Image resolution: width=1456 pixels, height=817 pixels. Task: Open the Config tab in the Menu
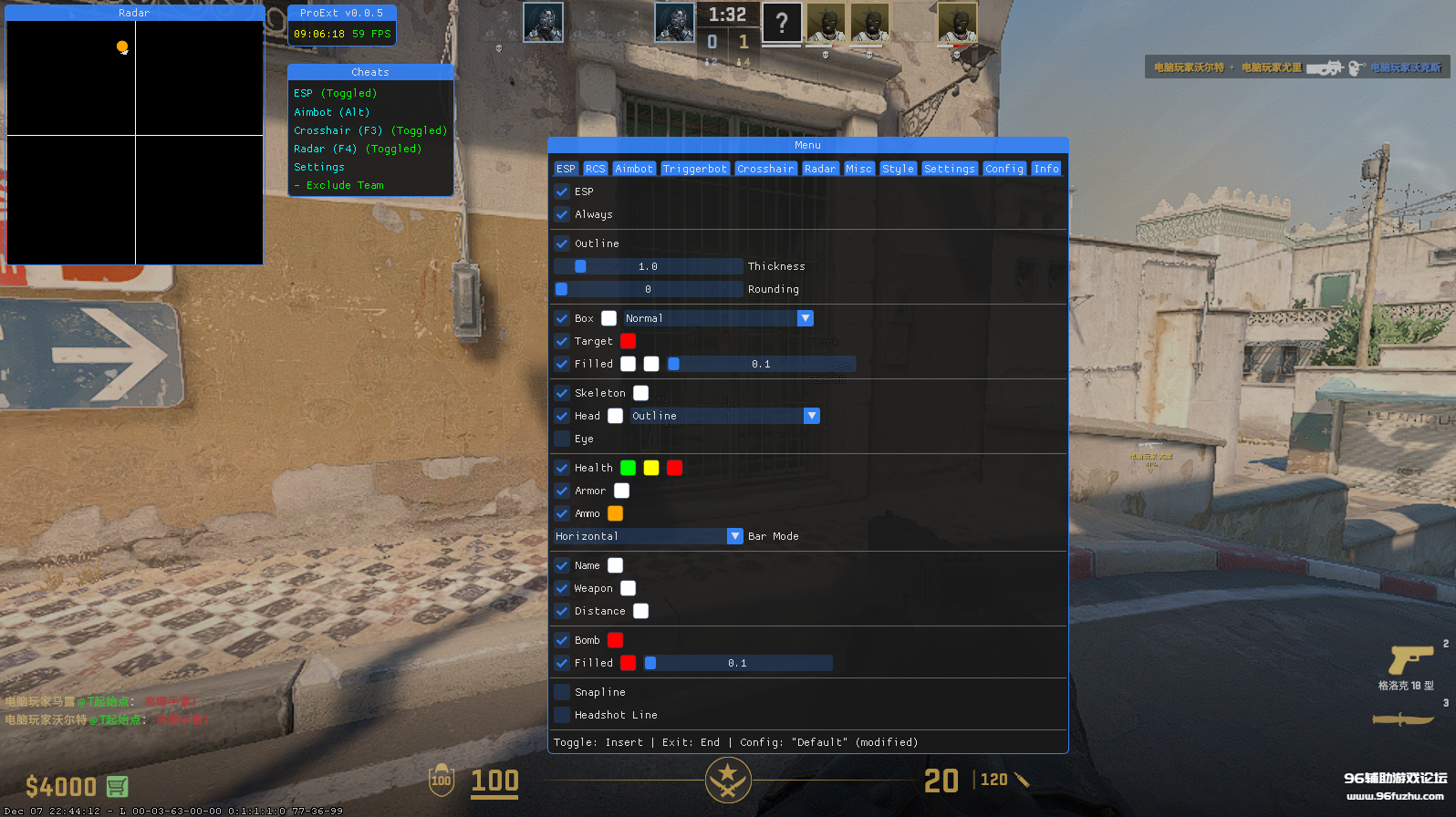pos(1004,168)
